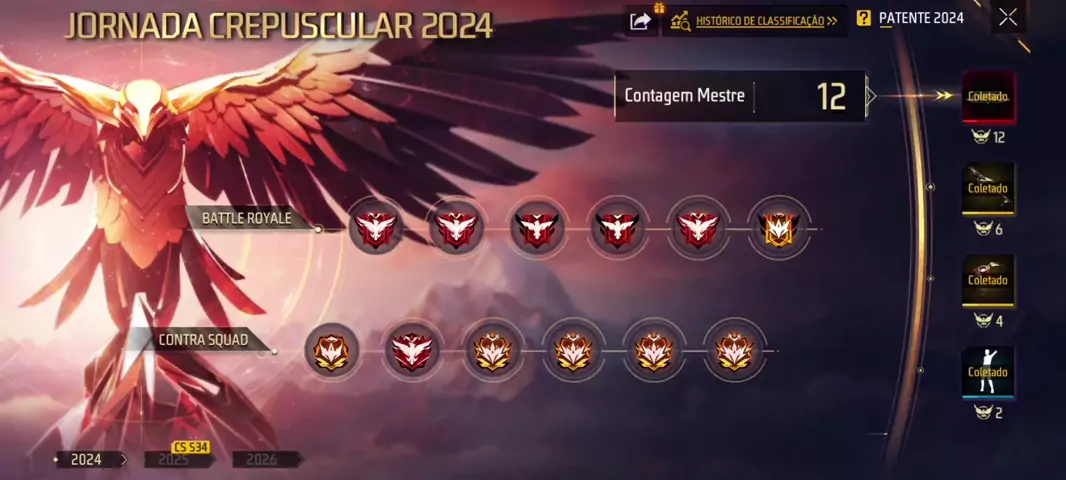Select the first Contra Squad rank badge

(331, 351)
